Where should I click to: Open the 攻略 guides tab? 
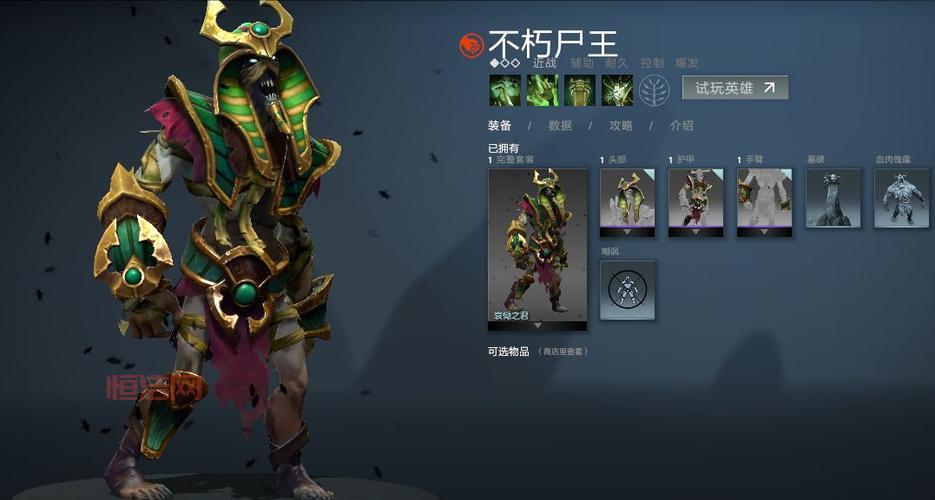(621, 126)
